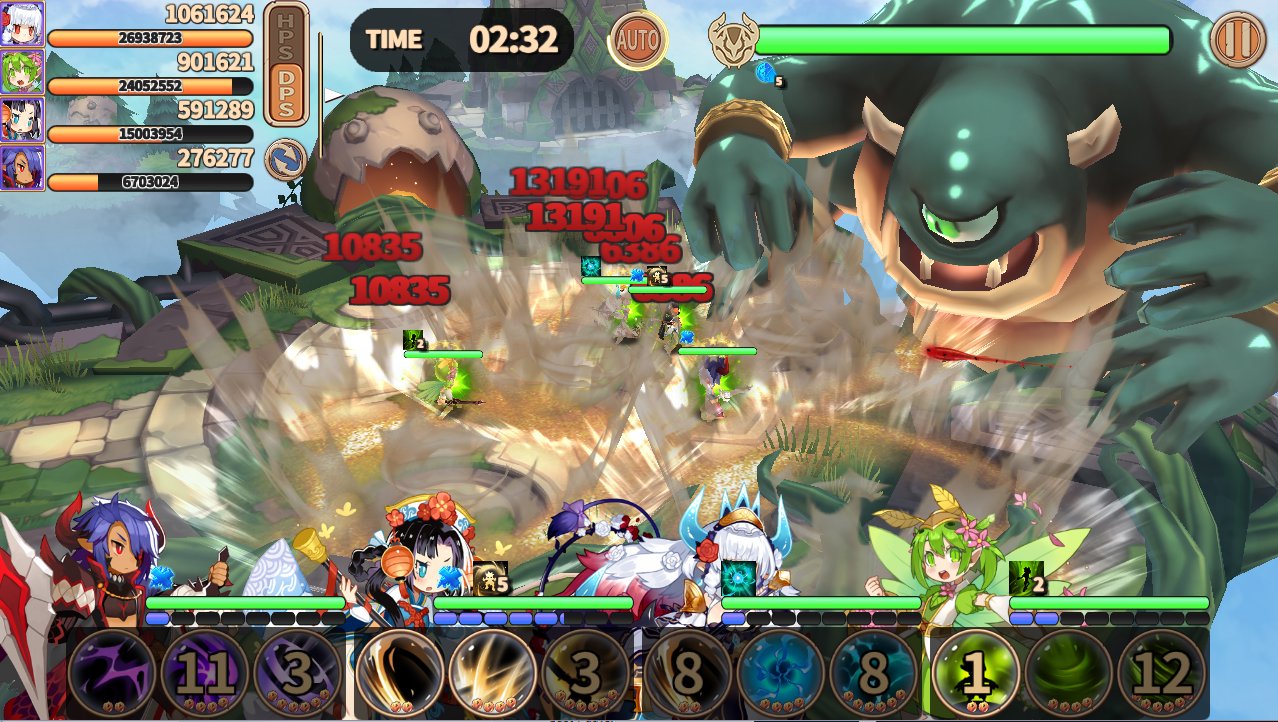Screen dimensions: 1278x722
Task: Tap the purple skill on cooldown 11
Action: 205,674
